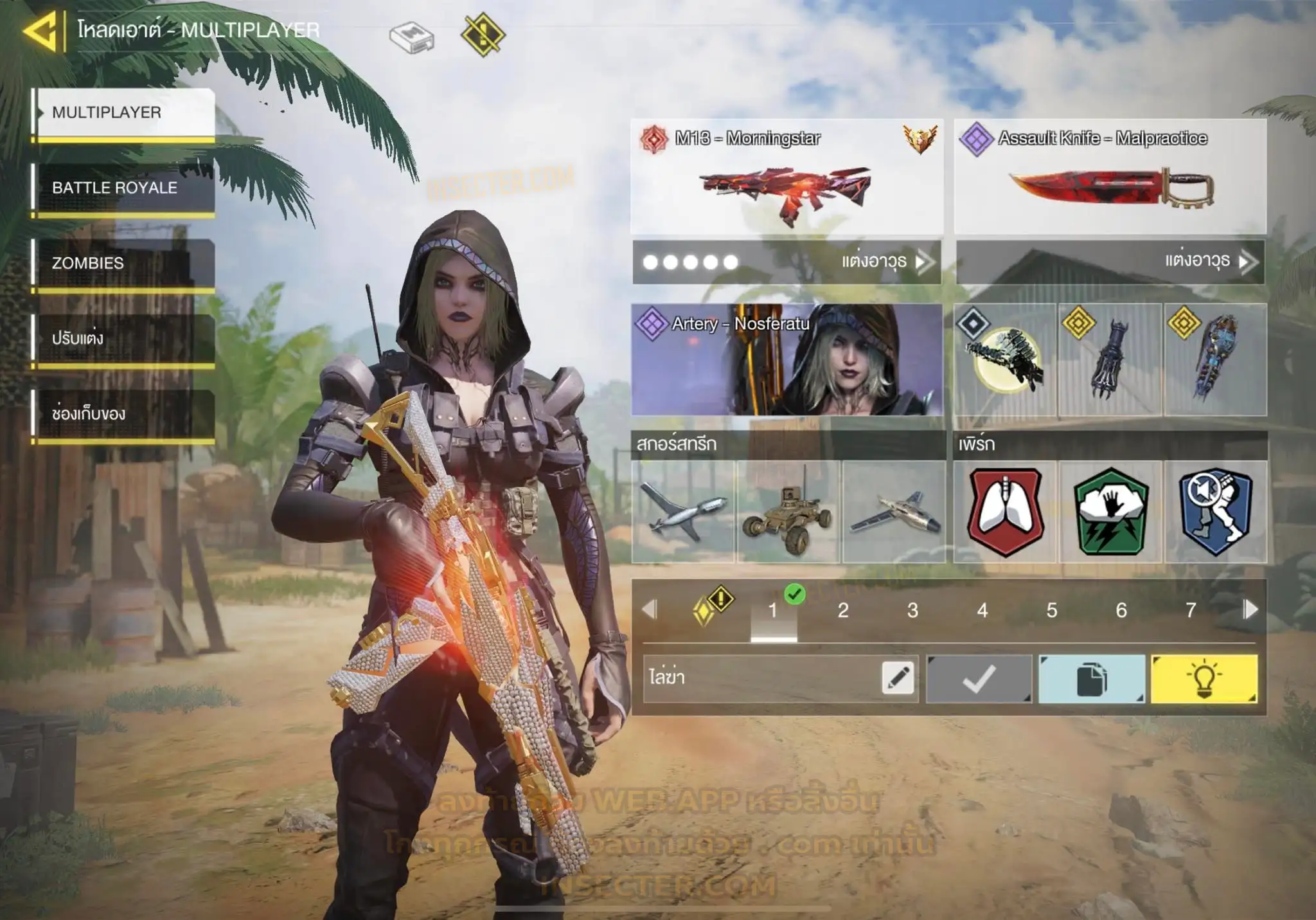Copy the loadout with the blue button
This screenshot has height=920, width=1316.
click(1091, 679)
